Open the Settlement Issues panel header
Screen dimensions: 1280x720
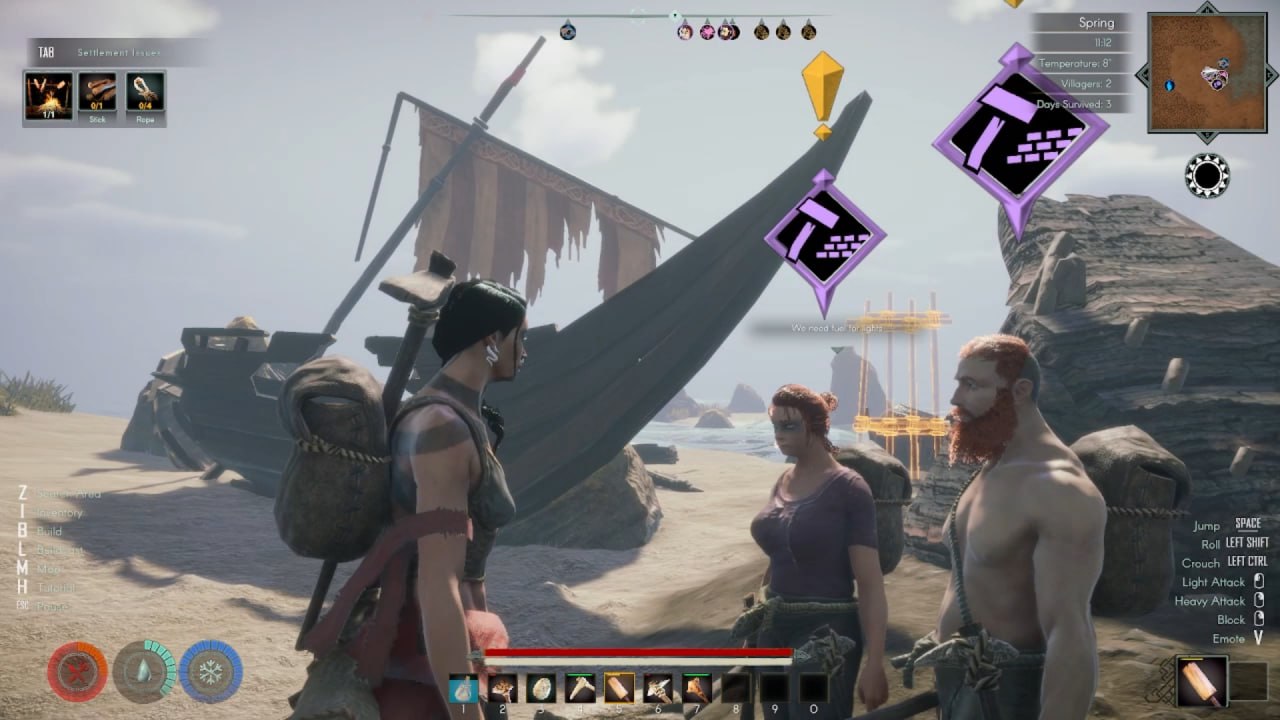(115, 52)
